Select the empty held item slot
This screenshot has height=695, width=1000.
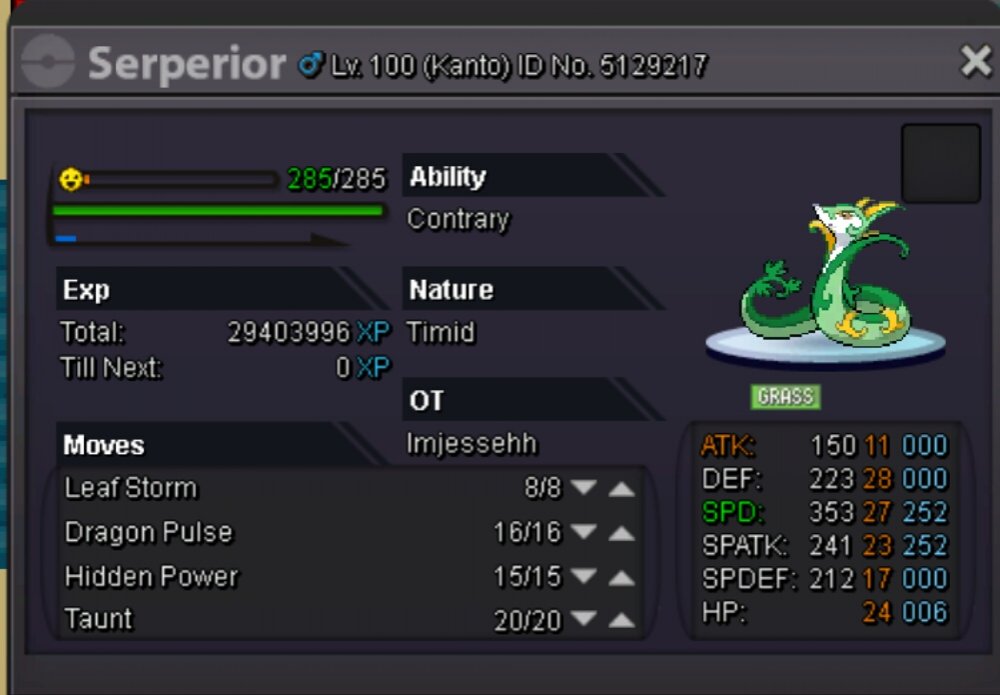point(940,164)
